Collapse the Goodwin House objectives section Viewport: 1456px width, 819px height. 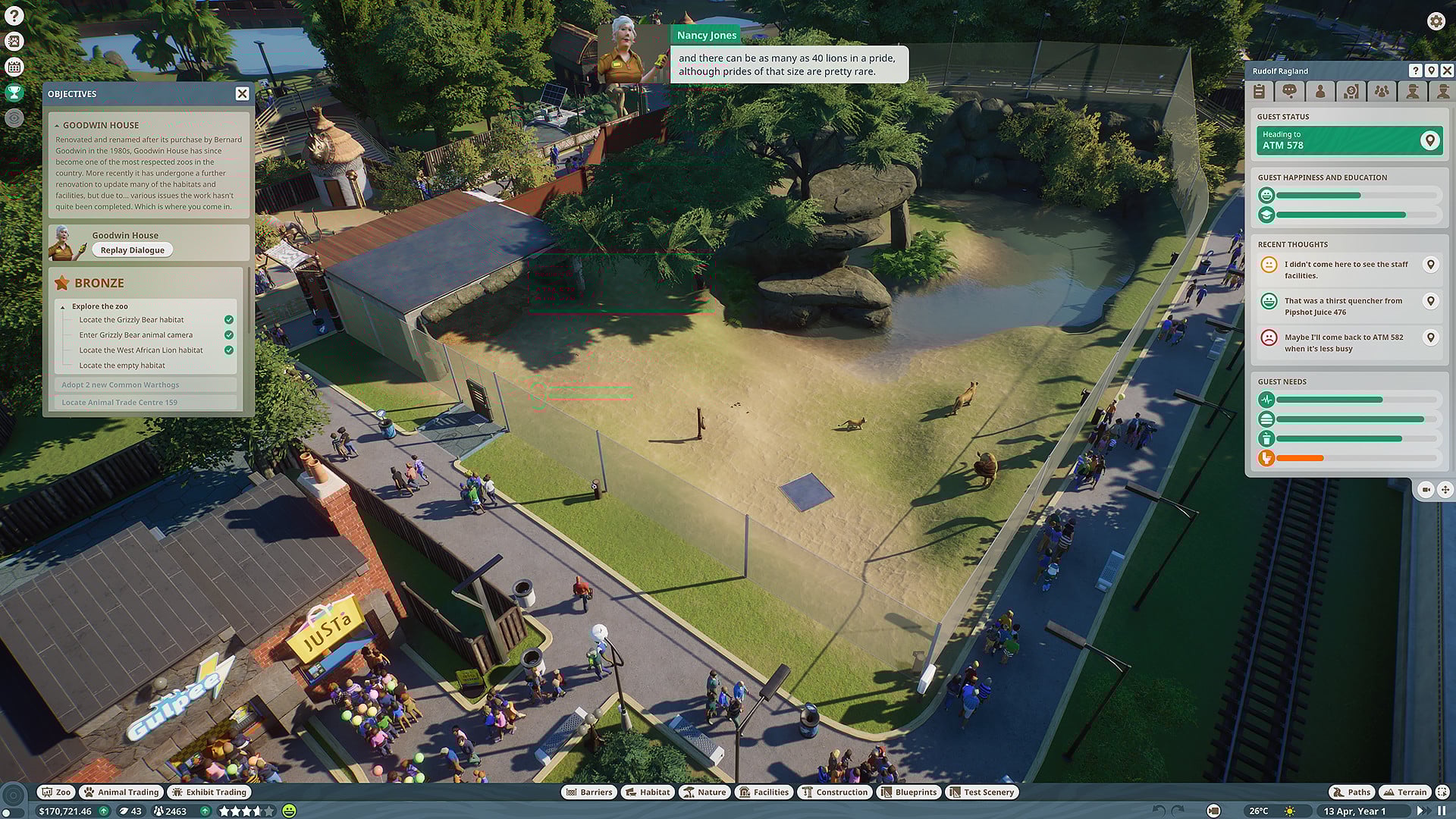point(58,124)
